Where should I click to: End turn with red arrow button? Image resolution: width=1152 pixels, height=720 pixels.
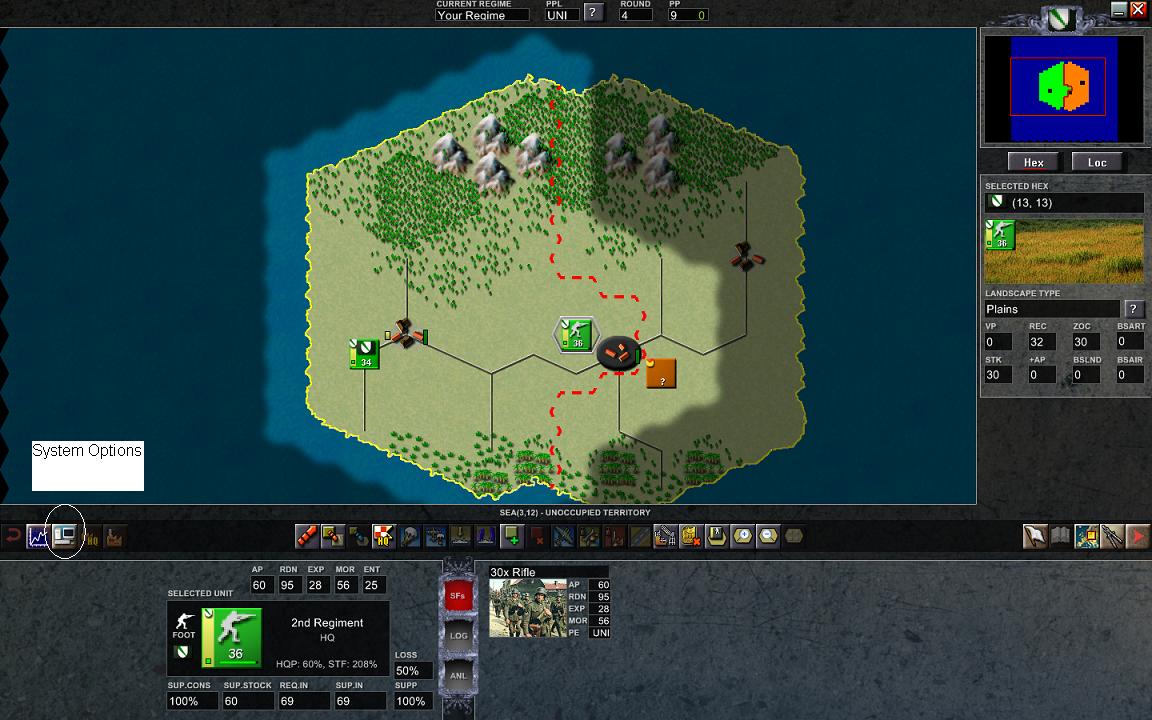(1138, 537)
